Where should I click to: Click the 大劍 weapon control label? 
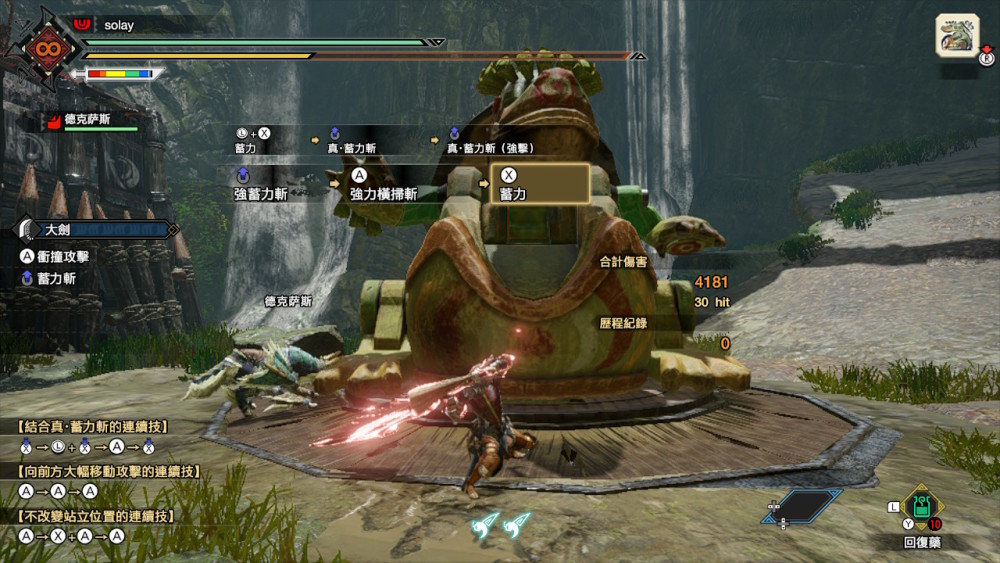tap(98, 230)
